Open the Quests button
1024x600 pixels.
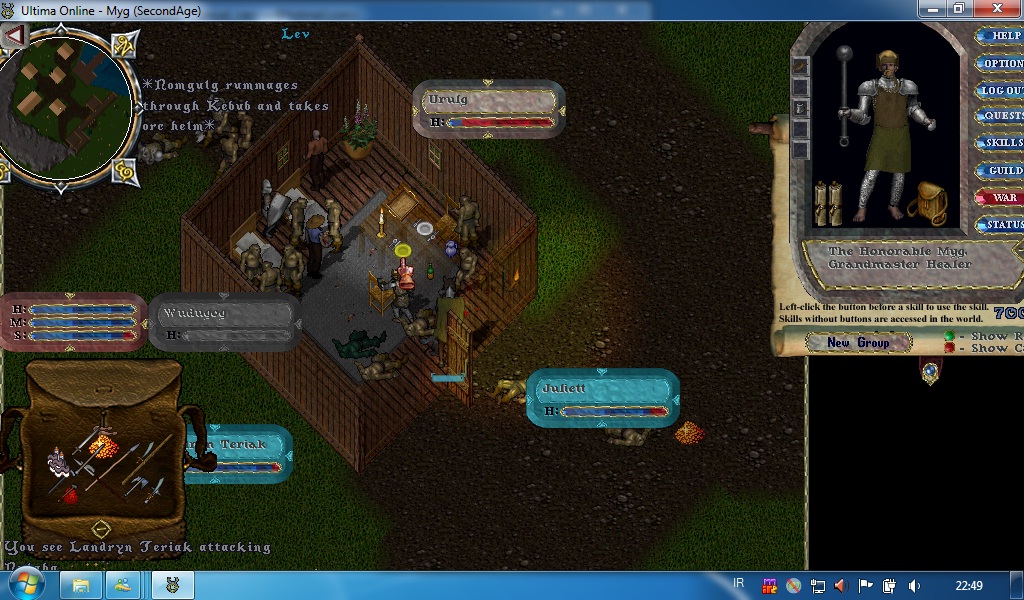(1000, 116)
